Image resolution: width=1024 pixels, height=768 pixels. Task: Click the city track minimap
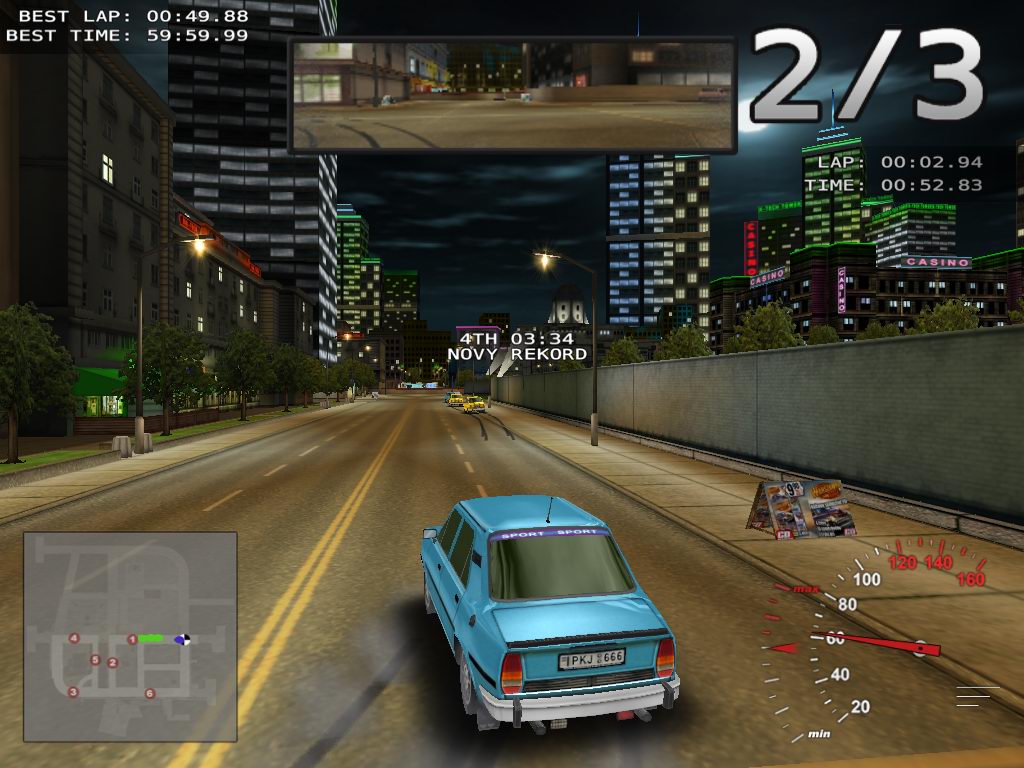tap(130, 636)
